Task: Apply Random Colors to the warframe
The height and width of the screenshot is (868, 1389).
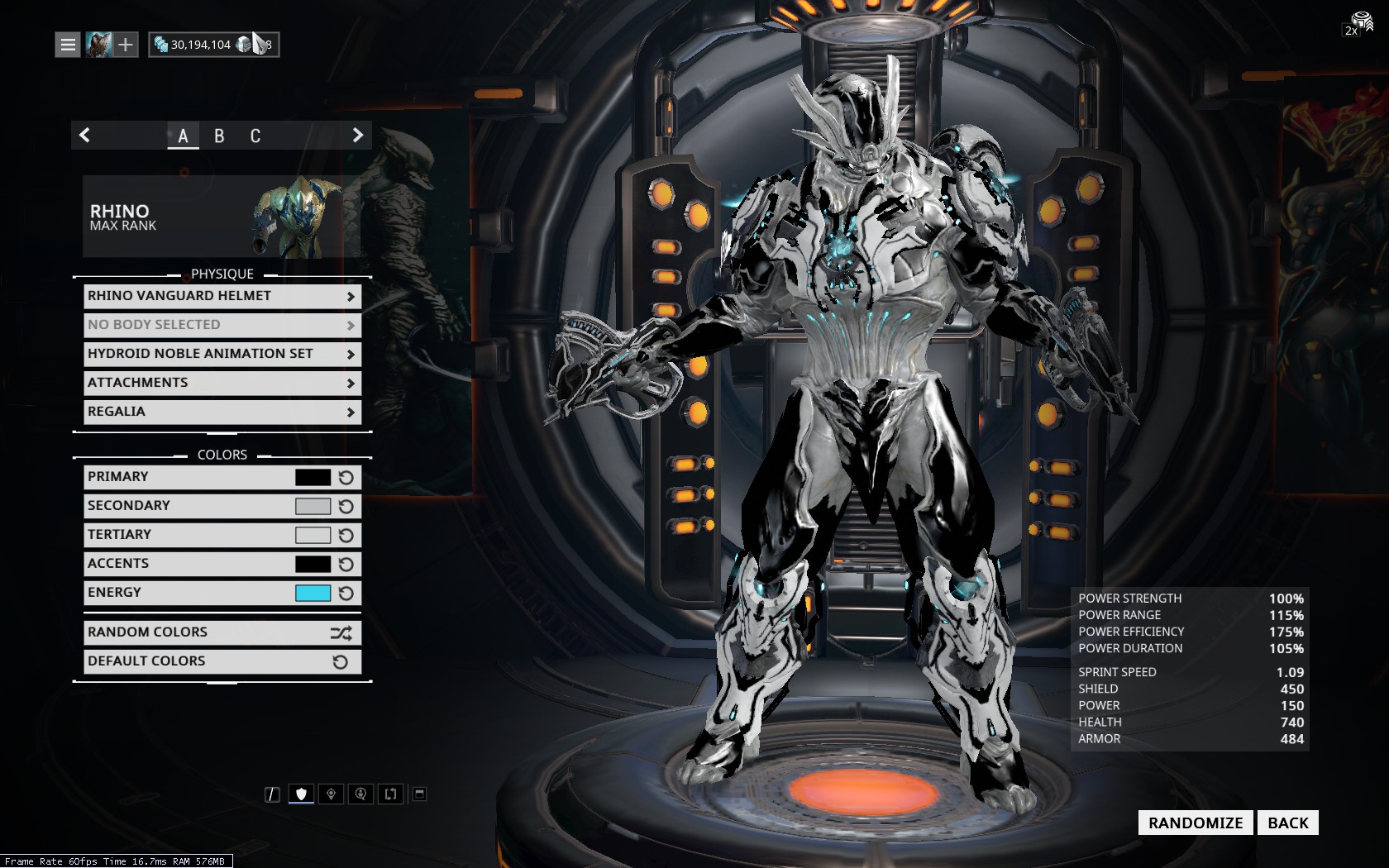Action: tap(222, 632)
